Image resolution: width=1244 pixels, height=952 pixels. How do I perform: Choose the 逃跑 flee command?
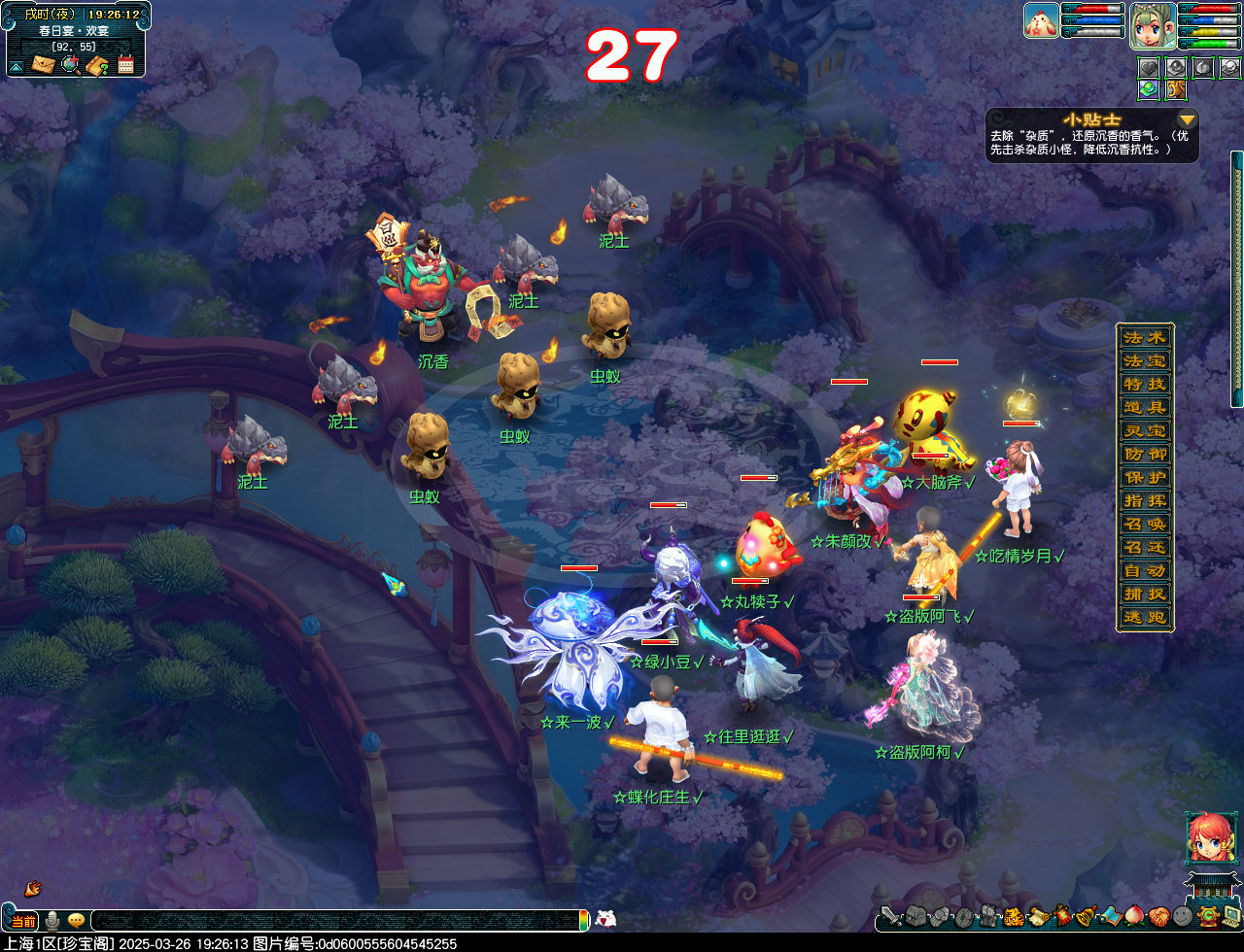click(x=1145, y=617)
